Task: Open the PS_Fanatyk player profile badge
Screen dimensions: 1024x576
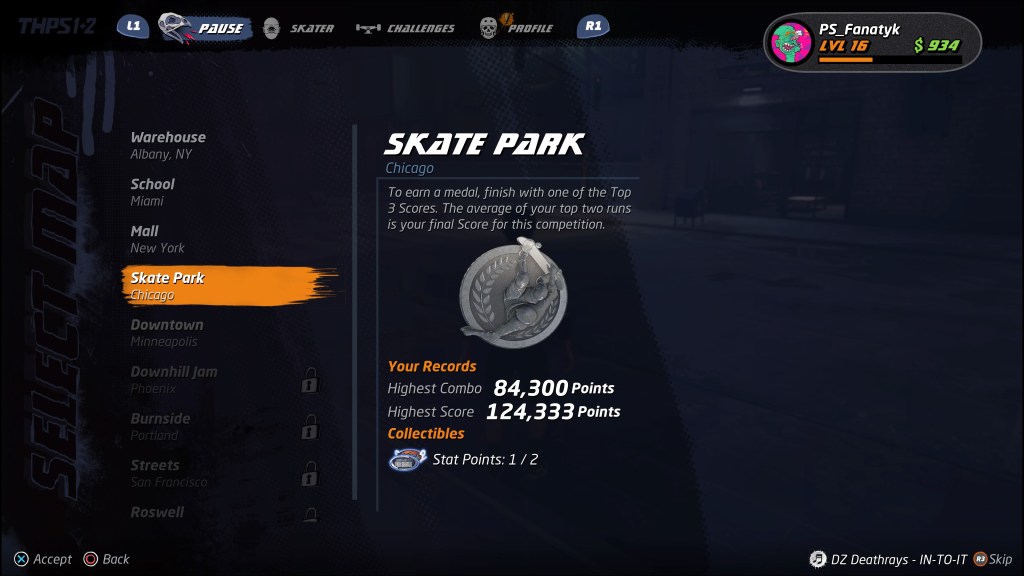Action: tap(873, 43)
